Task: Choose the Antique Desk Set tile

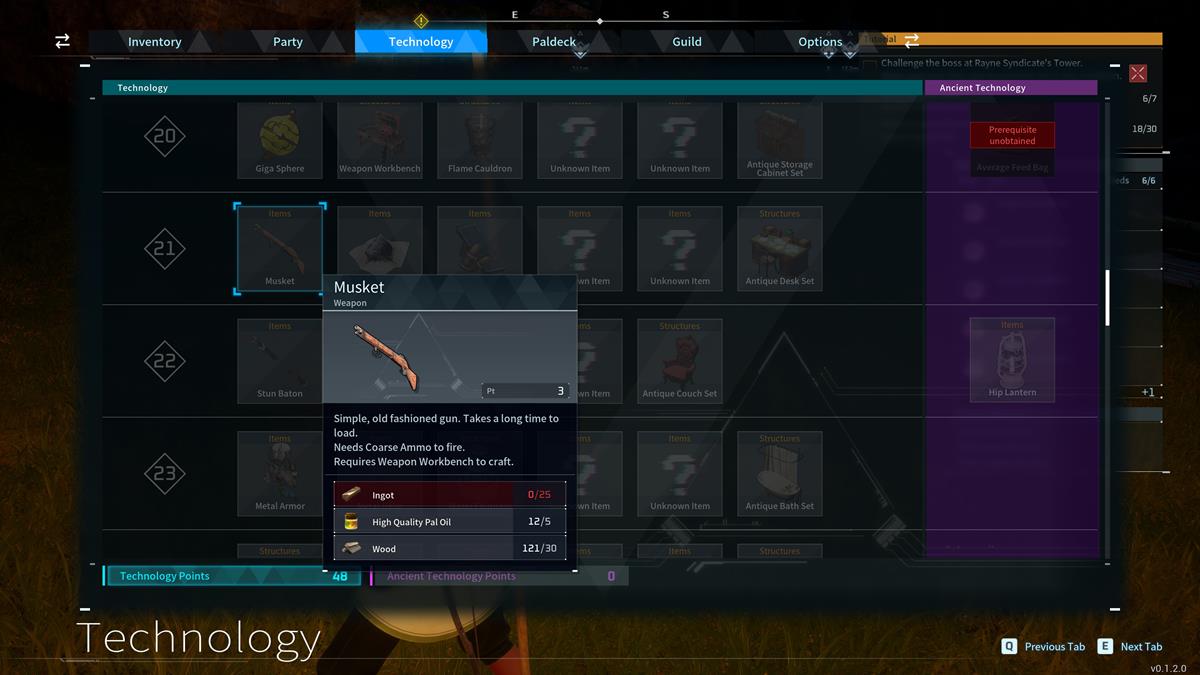Action: (x=780, y=248)
